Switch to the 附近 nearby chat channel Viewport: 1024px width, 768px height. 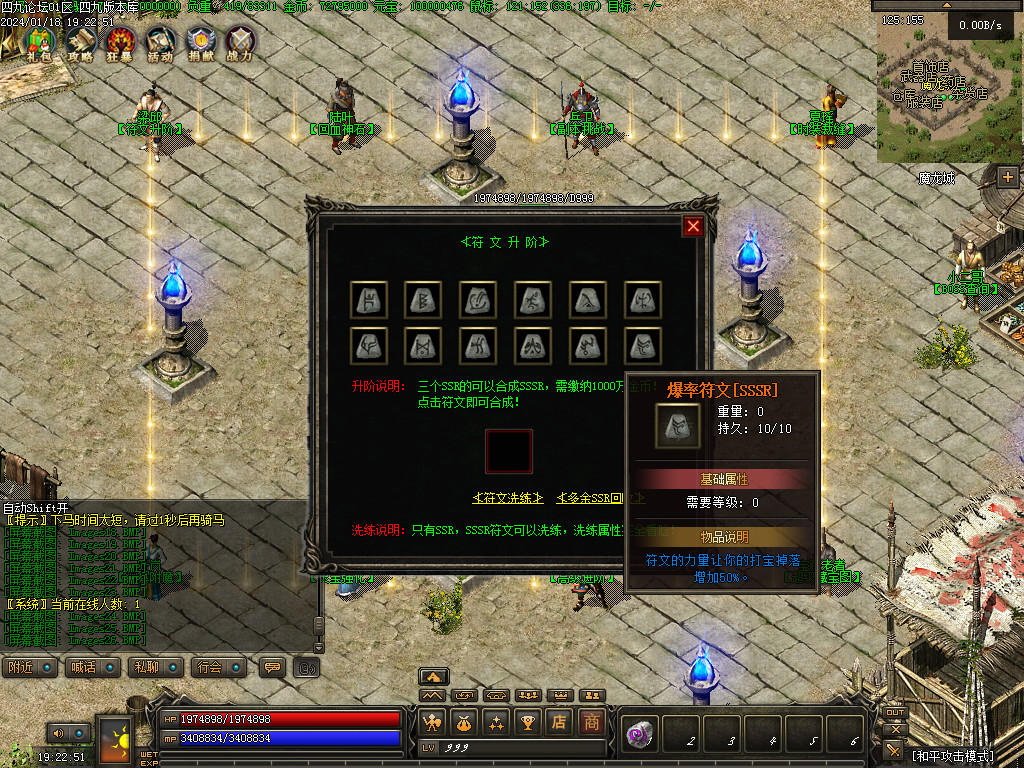tap(31, 667)
